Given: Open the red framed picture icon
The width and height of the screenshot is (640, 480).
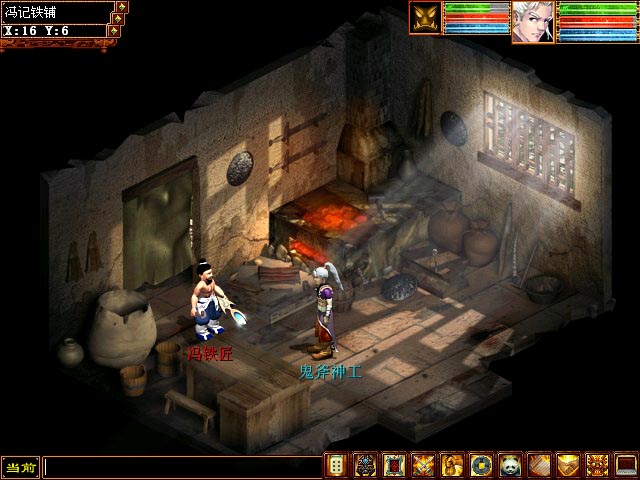Looking at the screenshot, I should 395,465.
